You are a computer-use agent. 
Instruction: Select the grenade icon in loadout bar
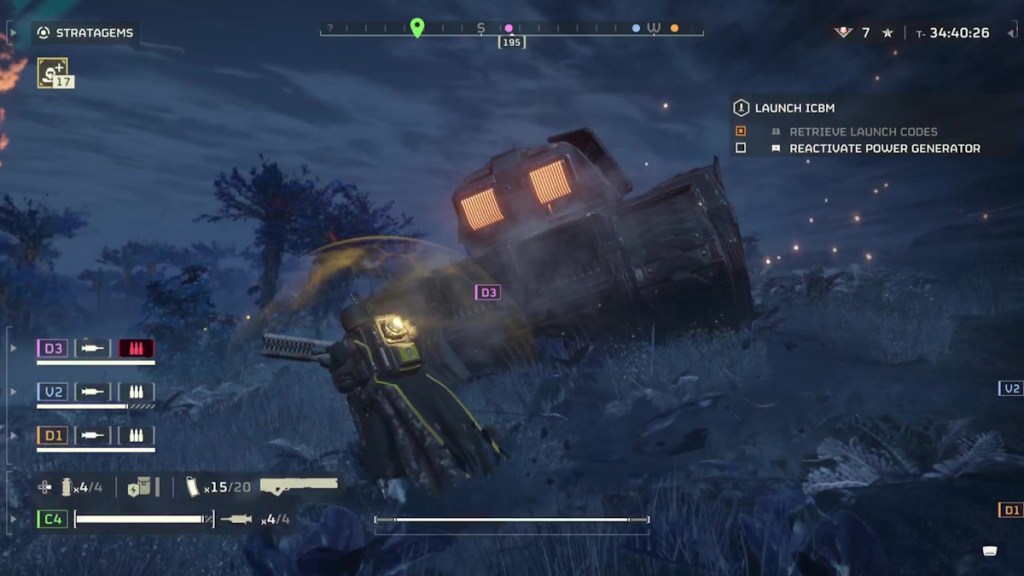click(67, 487)
